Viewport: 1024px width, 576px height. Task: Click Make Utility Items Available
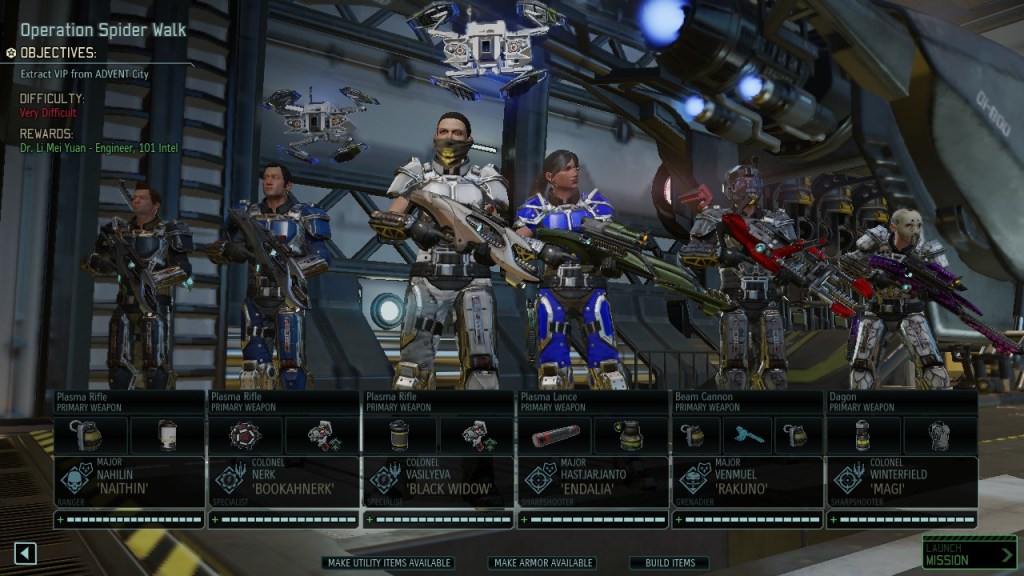(x=389, y=563)
